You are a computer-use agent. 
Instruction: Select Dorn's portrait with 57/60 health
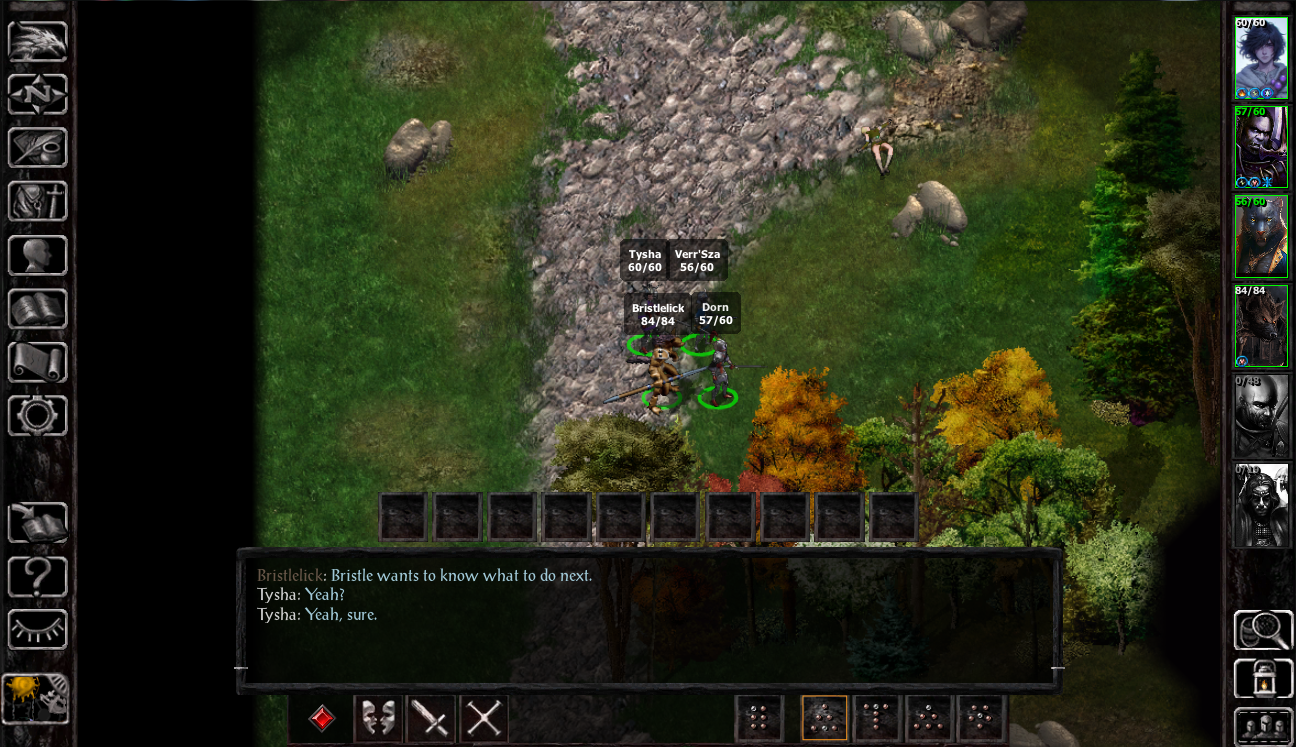pyautogui.click(x=1261, y=147)
